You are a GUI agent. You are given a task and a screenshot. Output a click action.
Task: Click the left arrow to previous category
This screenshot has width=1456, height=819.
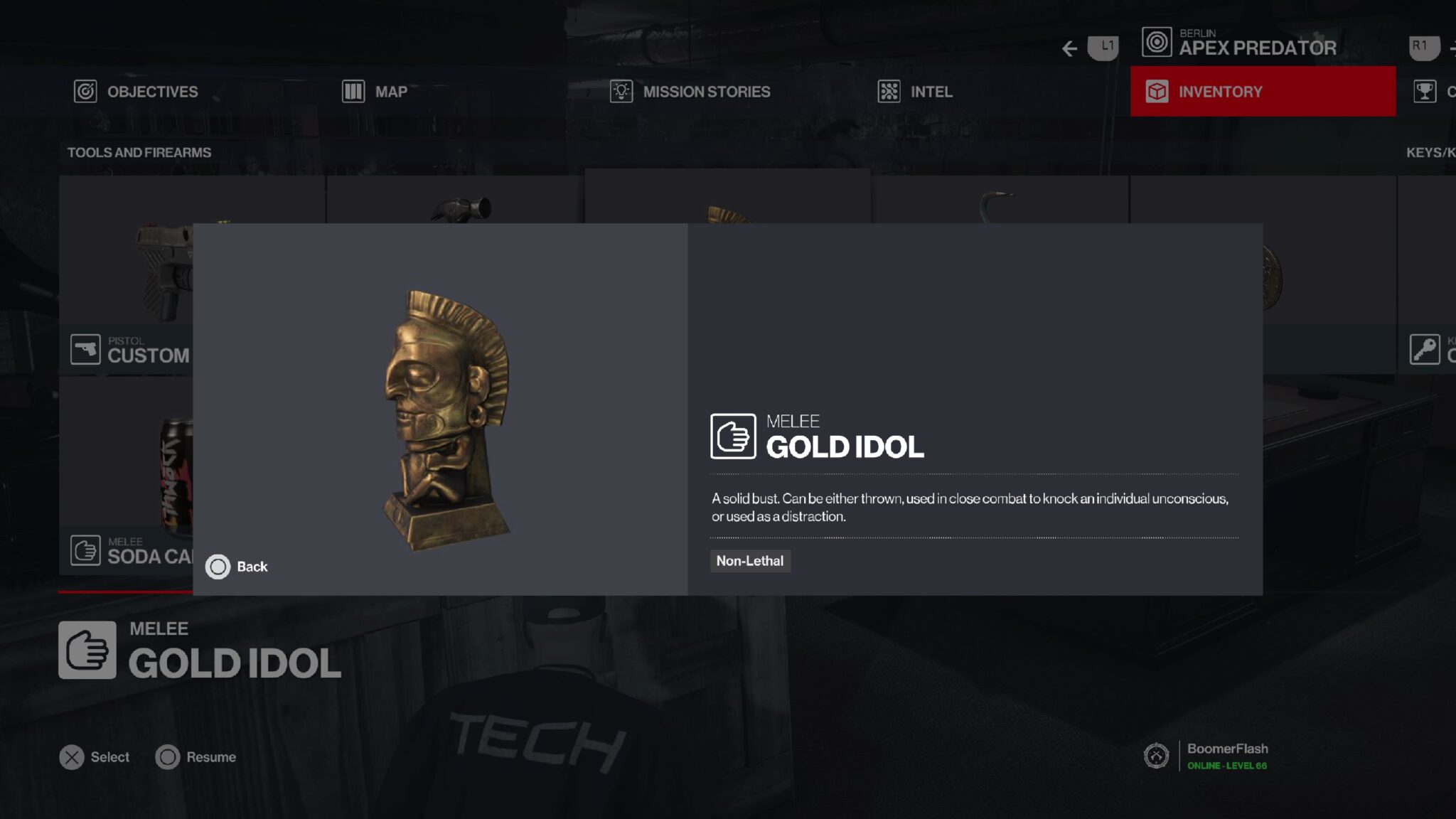click(x=1069, y=48)
